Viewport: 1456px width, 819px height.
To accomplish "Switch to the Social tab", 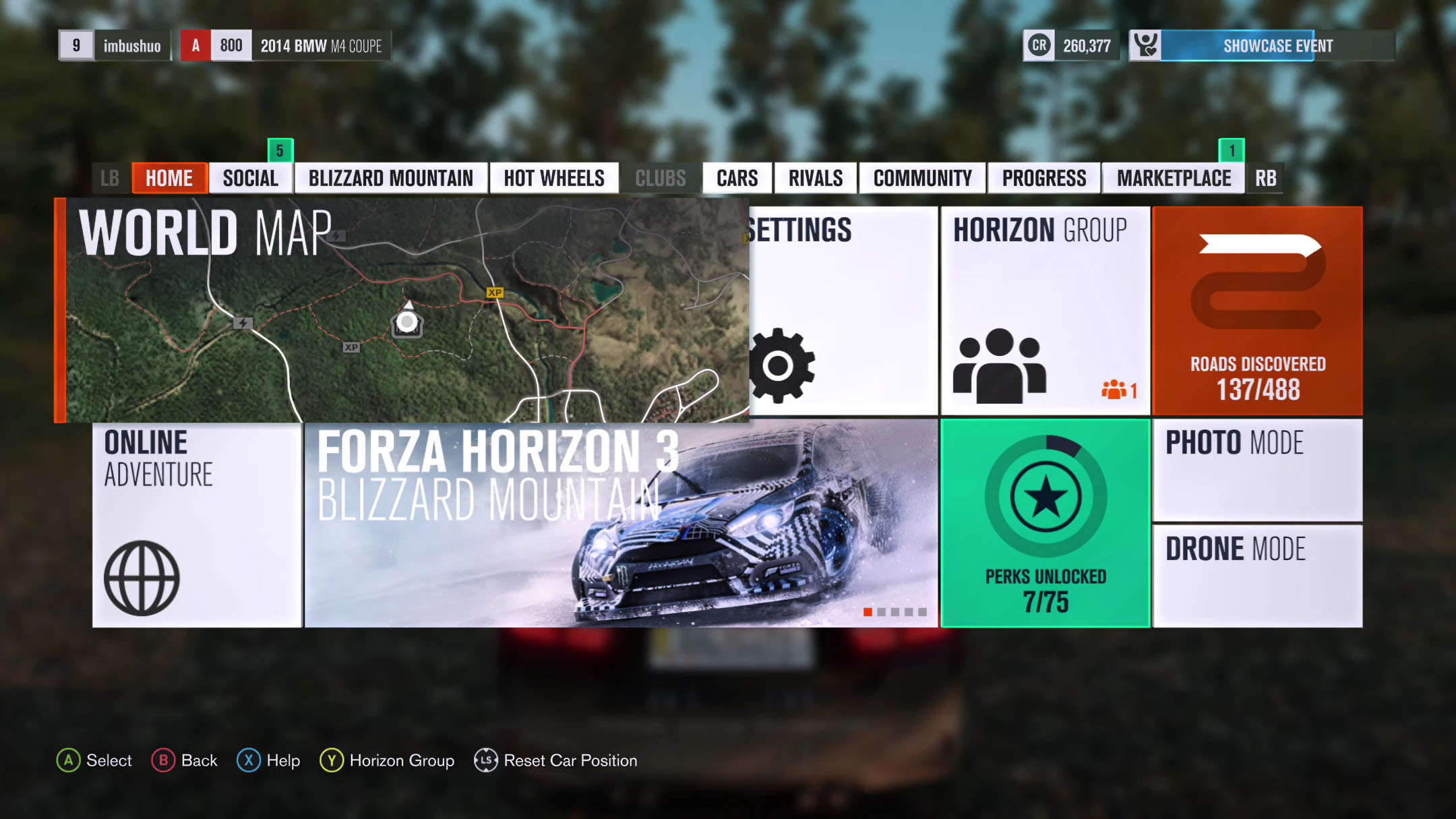I will (250, 179).
